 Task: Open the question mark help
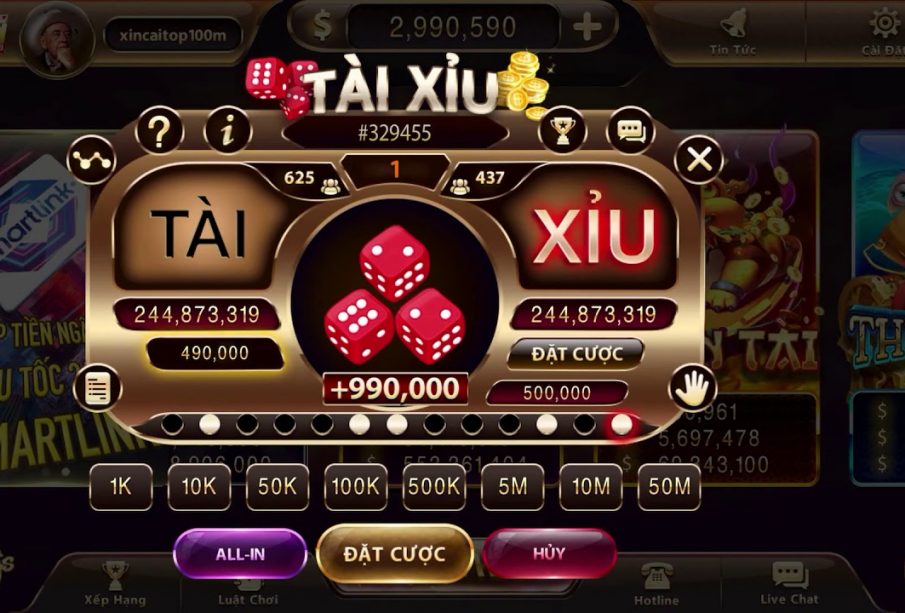[160, 130]
